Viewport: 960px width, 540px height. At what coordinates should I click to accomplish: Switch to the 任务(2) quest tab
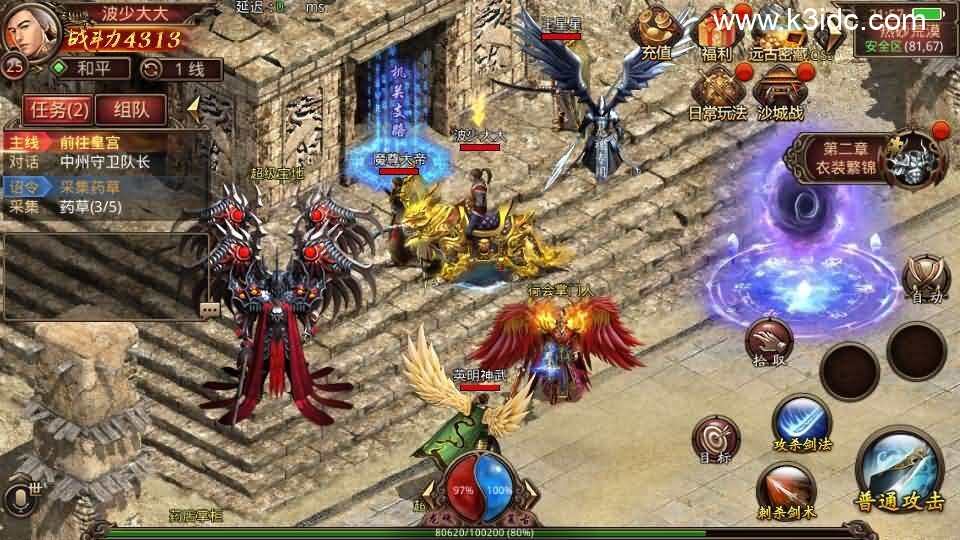click(x=56, y=108)
